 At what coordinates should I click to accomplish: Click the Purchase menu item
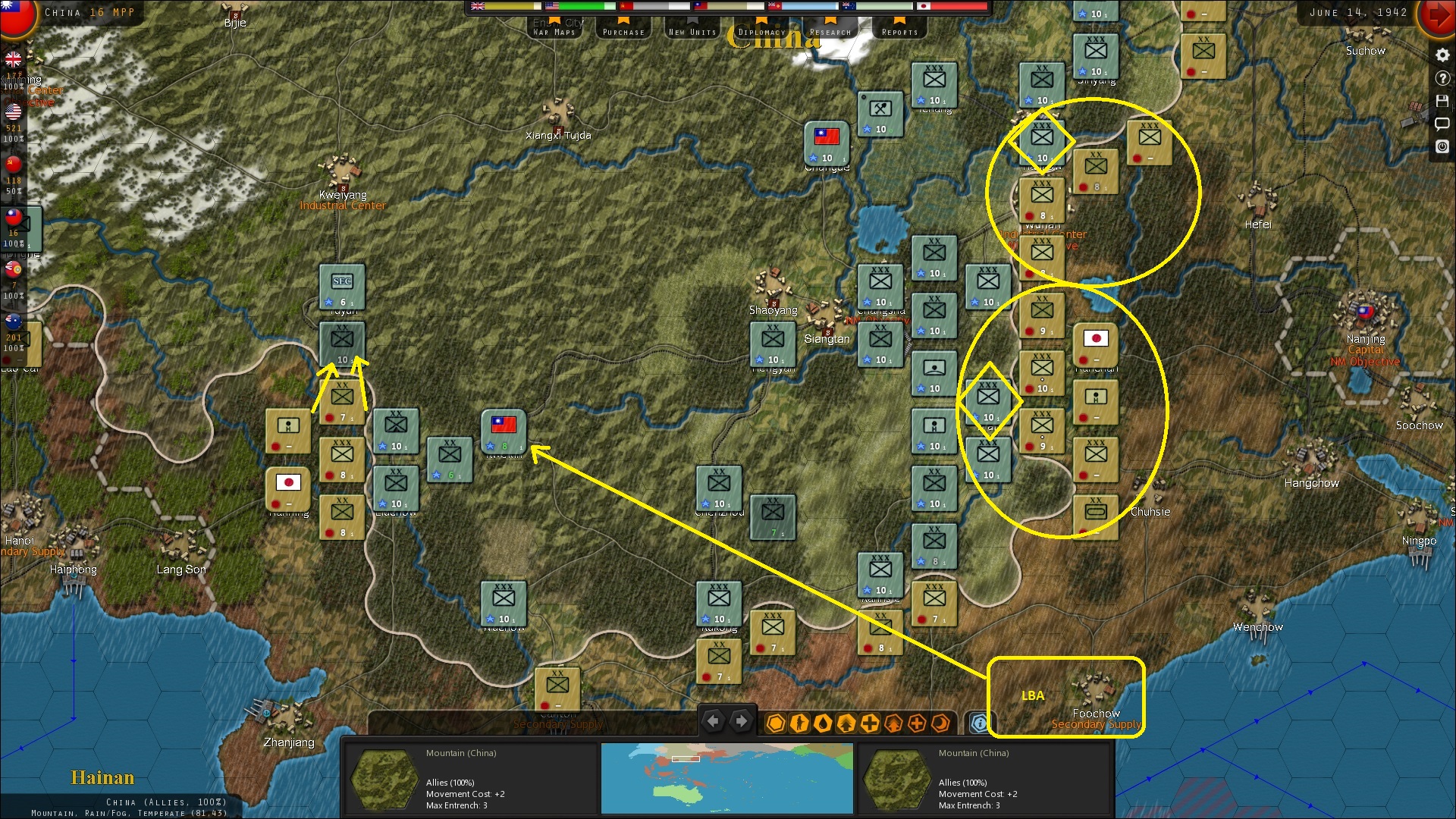click(623, 31)
